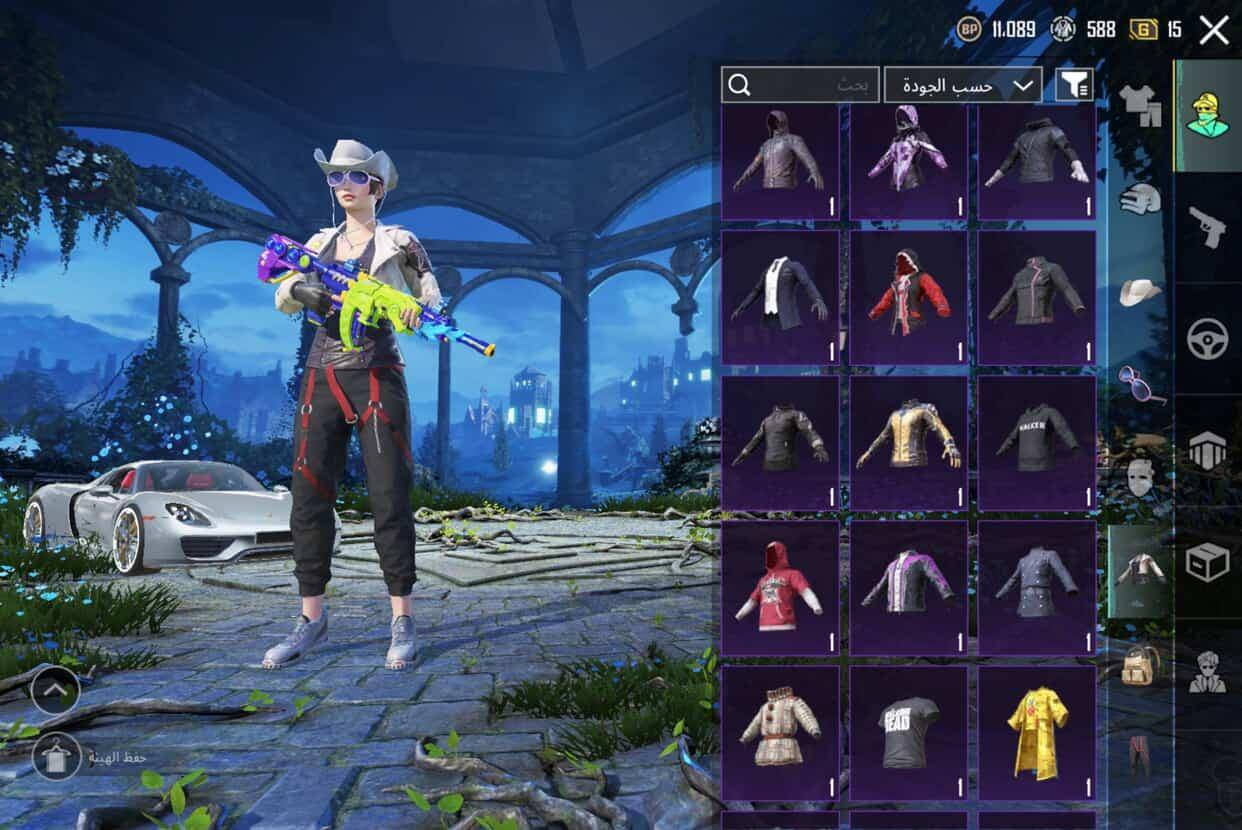Choose the dark graphic t-shirt
1242x830 pixels.
[908, 732]
